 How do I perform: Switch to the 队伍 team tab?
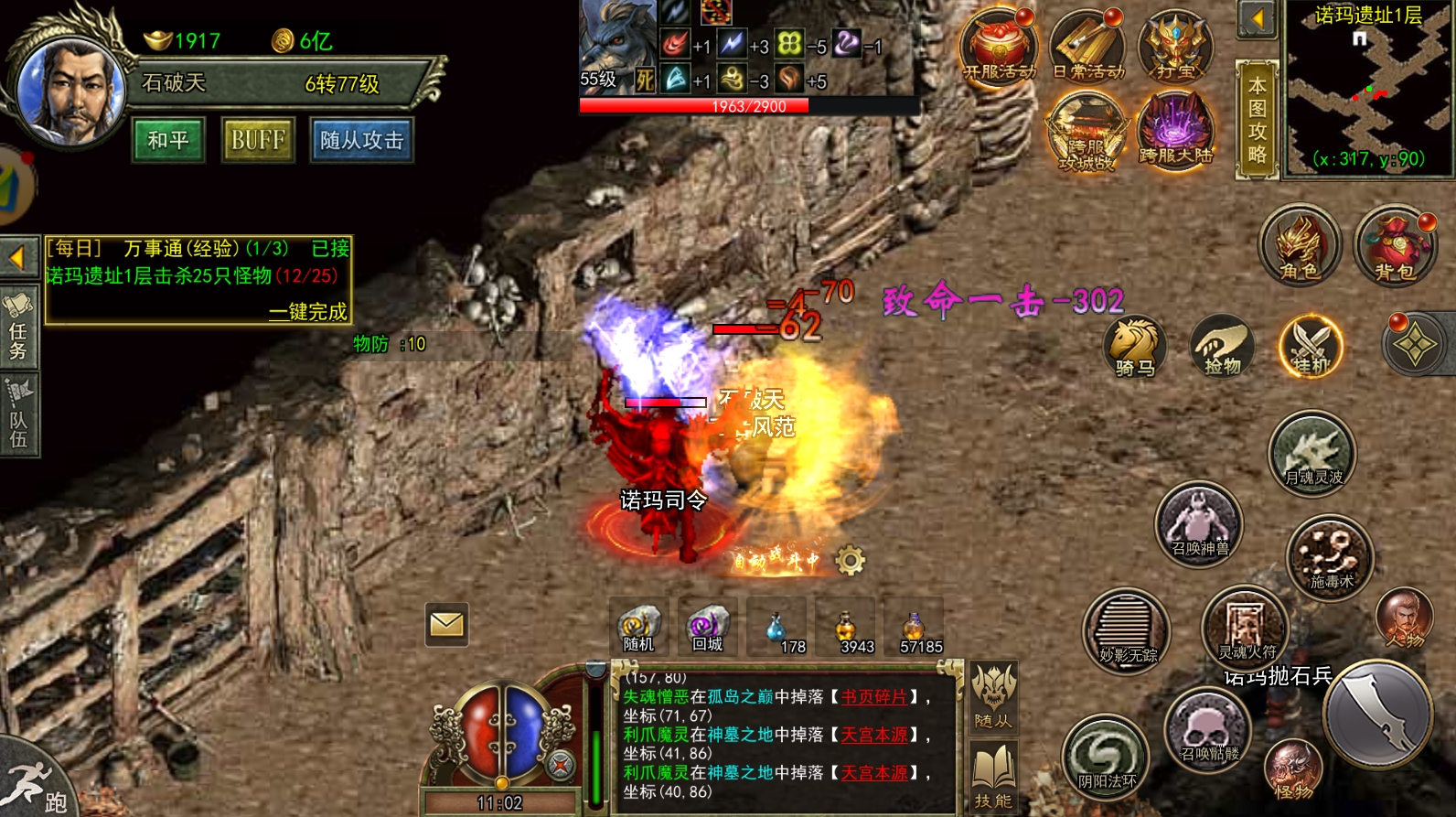(x=18, y=416)
